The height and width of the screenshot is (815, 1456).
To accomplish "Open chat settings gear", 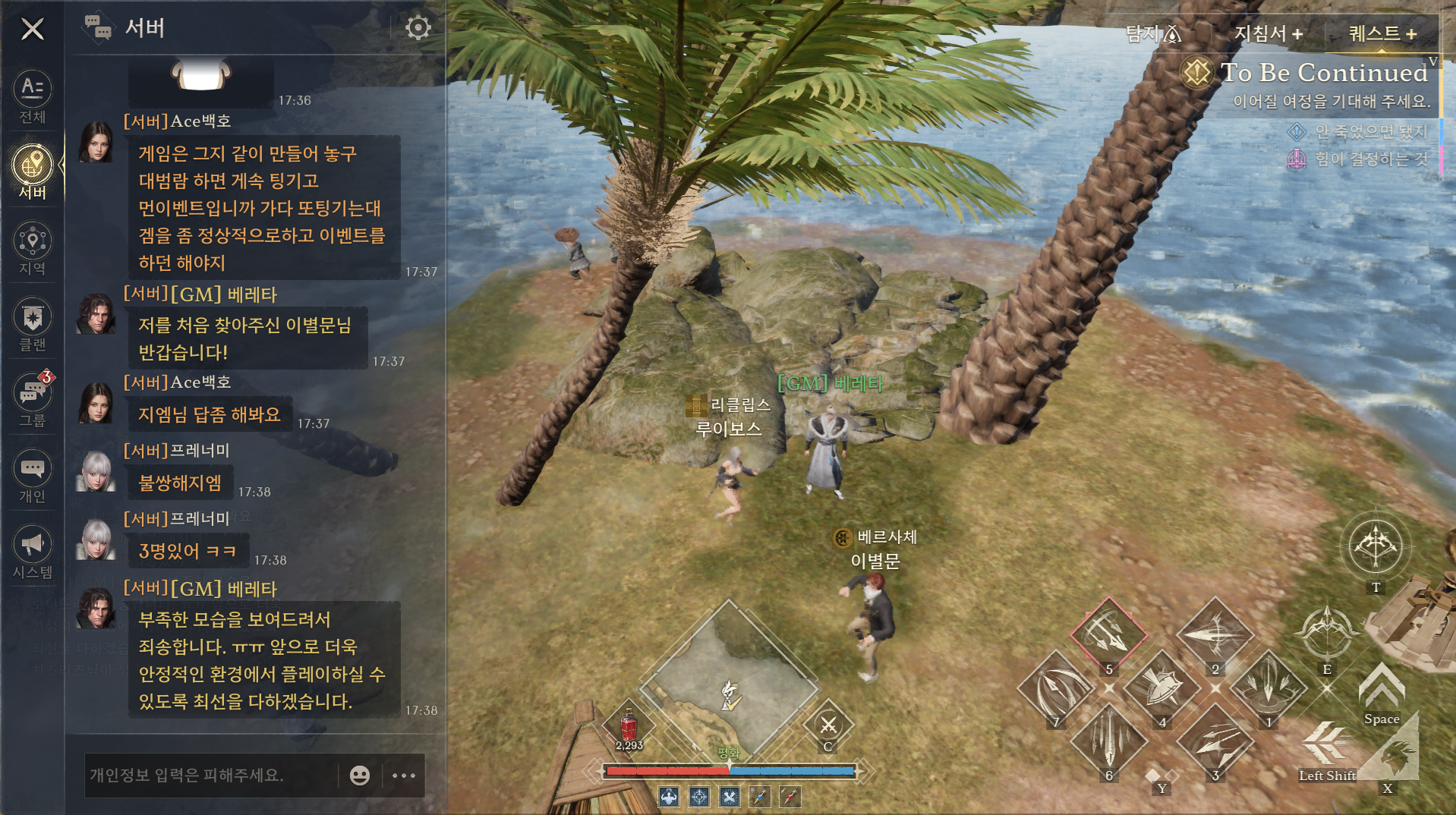I will 418,28.
